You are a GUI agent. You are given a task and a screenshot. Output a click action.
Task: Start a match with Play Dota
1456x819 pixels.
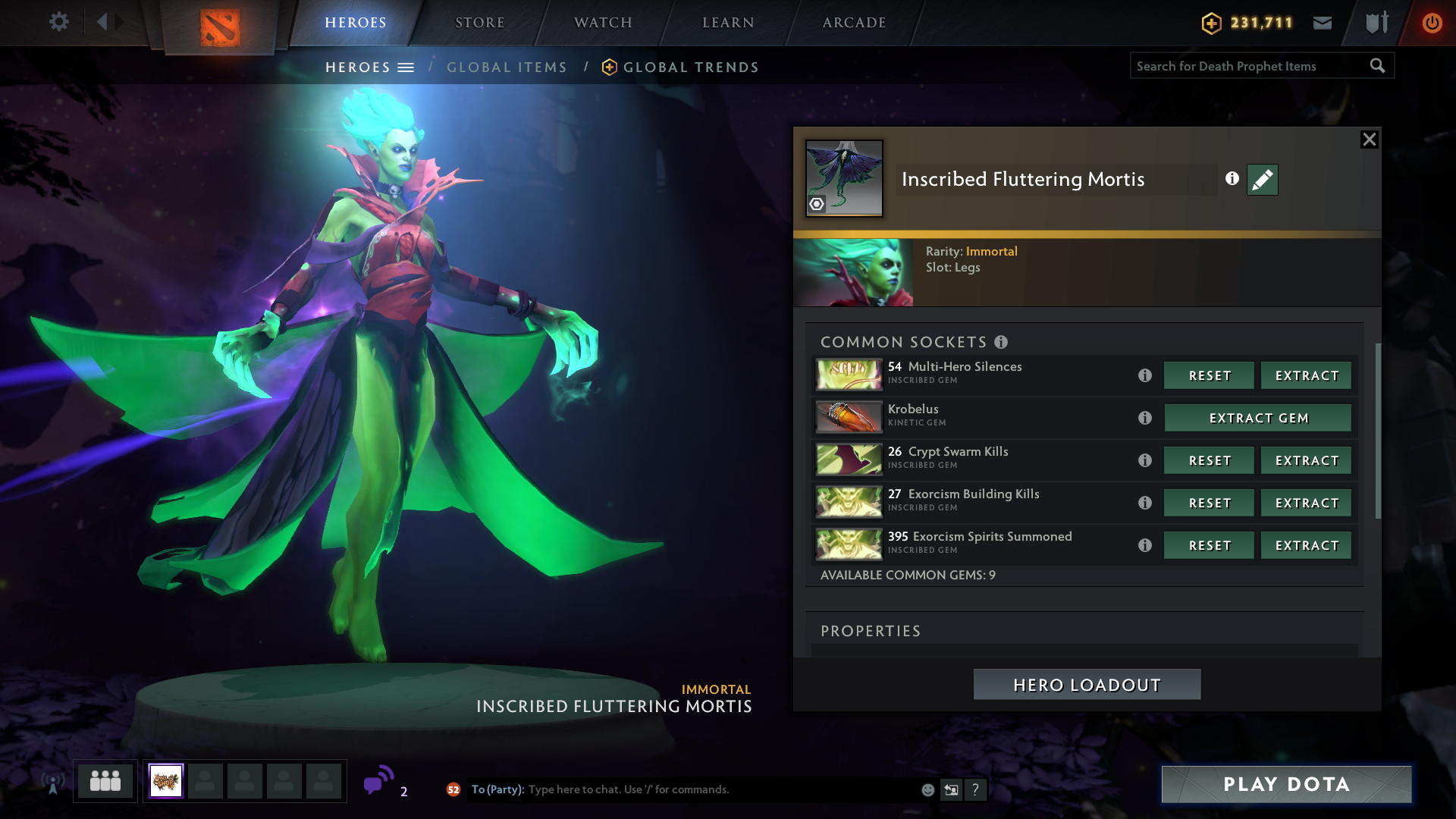[1286, 784]
